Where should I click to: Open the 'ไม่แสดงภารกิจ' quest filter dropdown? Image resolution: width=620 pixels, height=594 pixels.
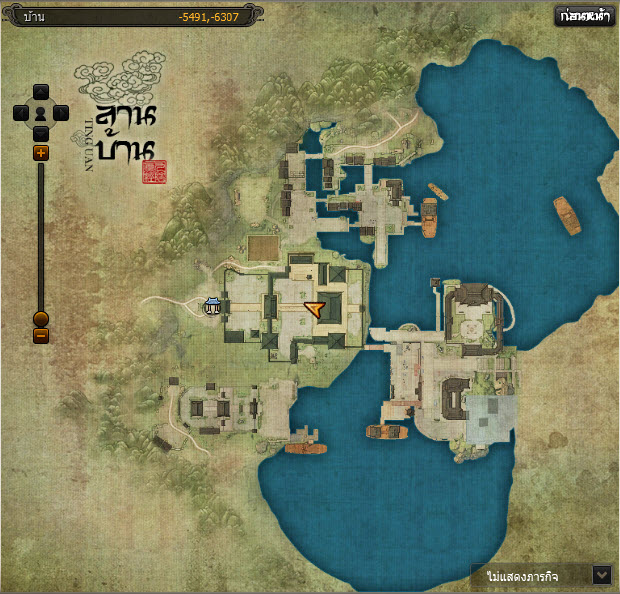point(600,575)
